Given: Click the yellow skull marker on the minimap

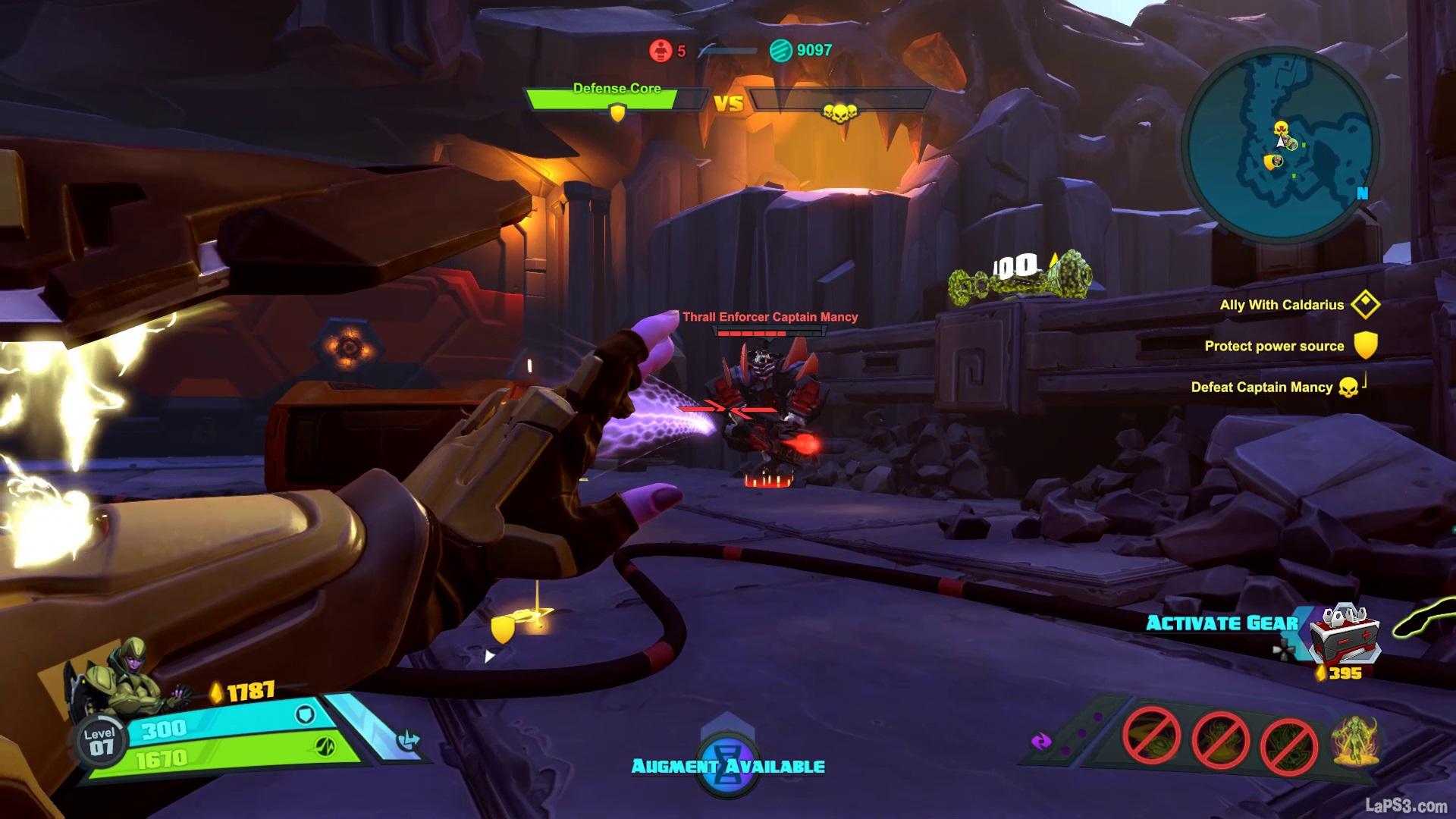Looking at the screenshot, I should (1281, 127).
